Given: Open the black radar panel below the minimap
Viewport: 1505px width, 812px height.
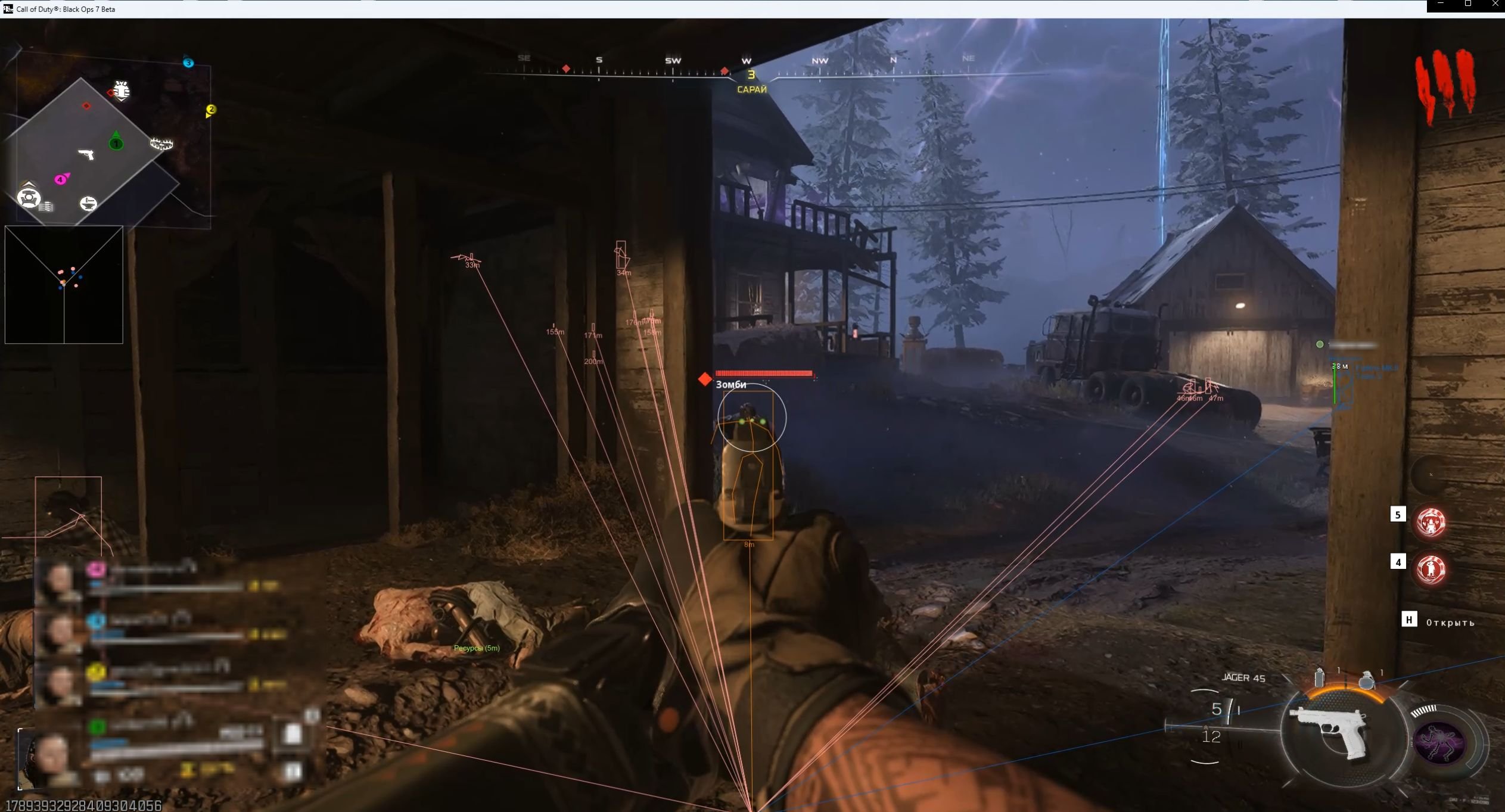Looking at the screenshot, I should coord(64,285).
